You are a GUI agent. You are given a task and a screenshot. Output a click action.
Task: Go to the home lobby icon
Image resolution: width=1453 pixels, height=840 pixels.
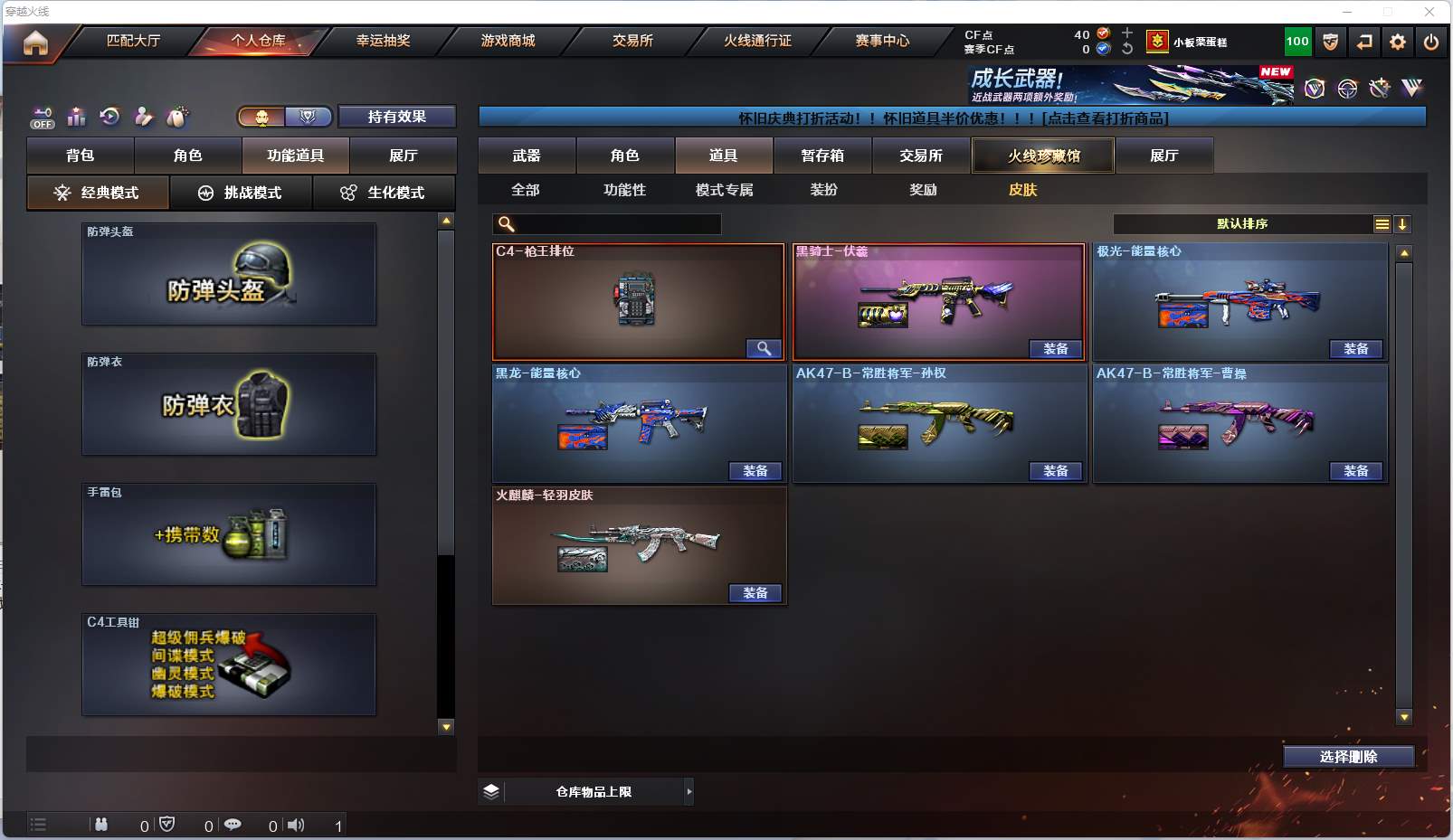pos(35,42)
